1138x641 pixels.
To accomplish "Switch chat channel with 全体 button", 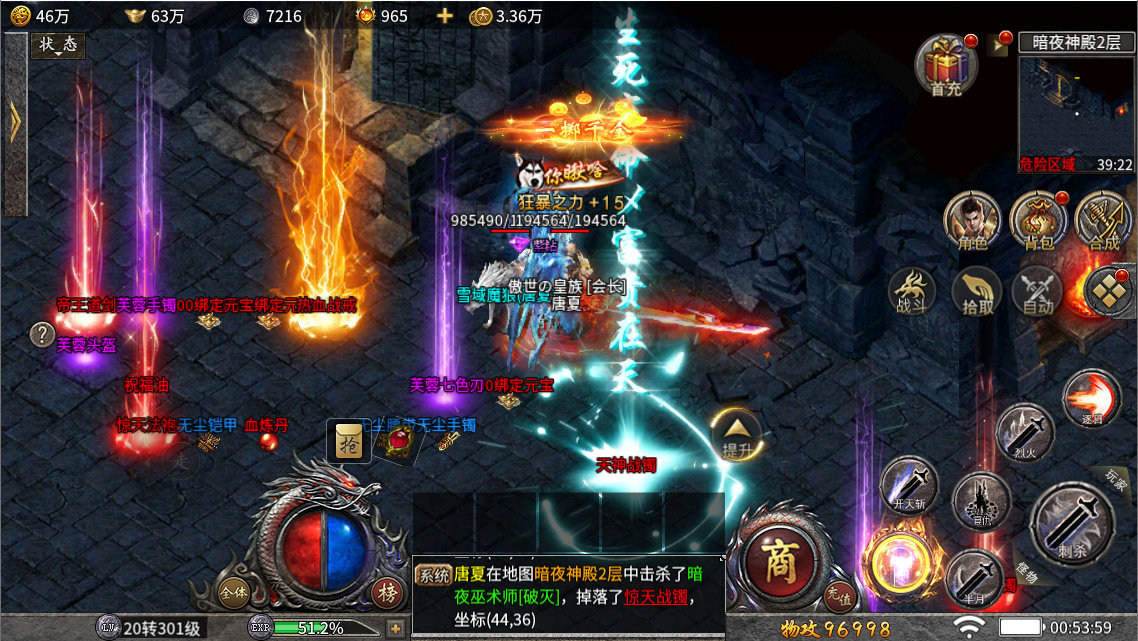I will pyautogui.click(x=235, y=590).
